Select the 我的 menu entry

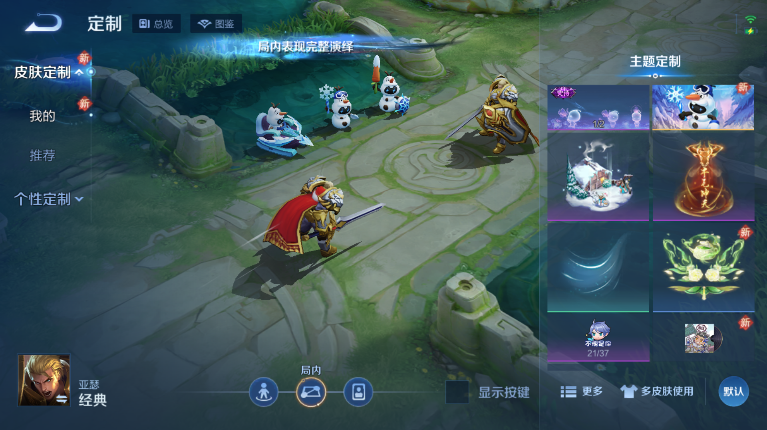[42, 116]
